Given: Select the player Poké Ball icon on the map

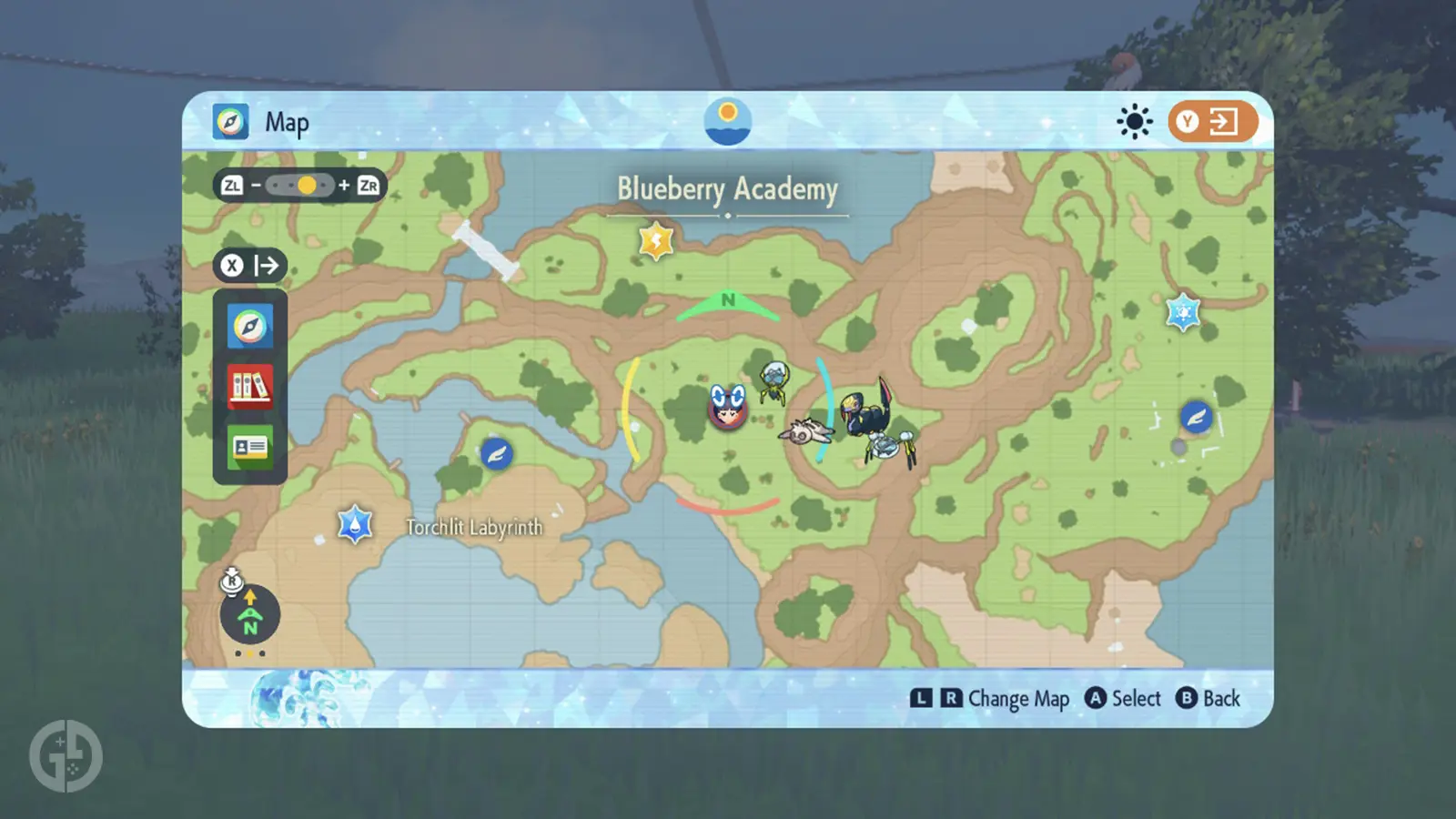Looking at the screenshot, I should (727, 409).
